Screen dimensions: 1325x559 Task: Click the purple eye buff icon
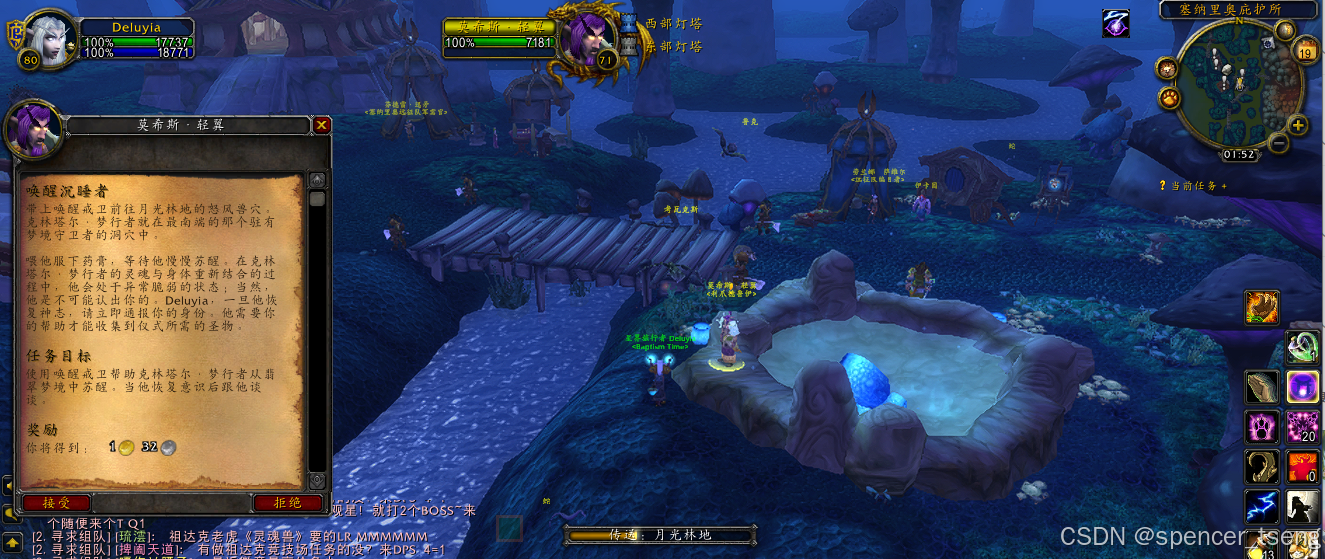click(1115, 22)
